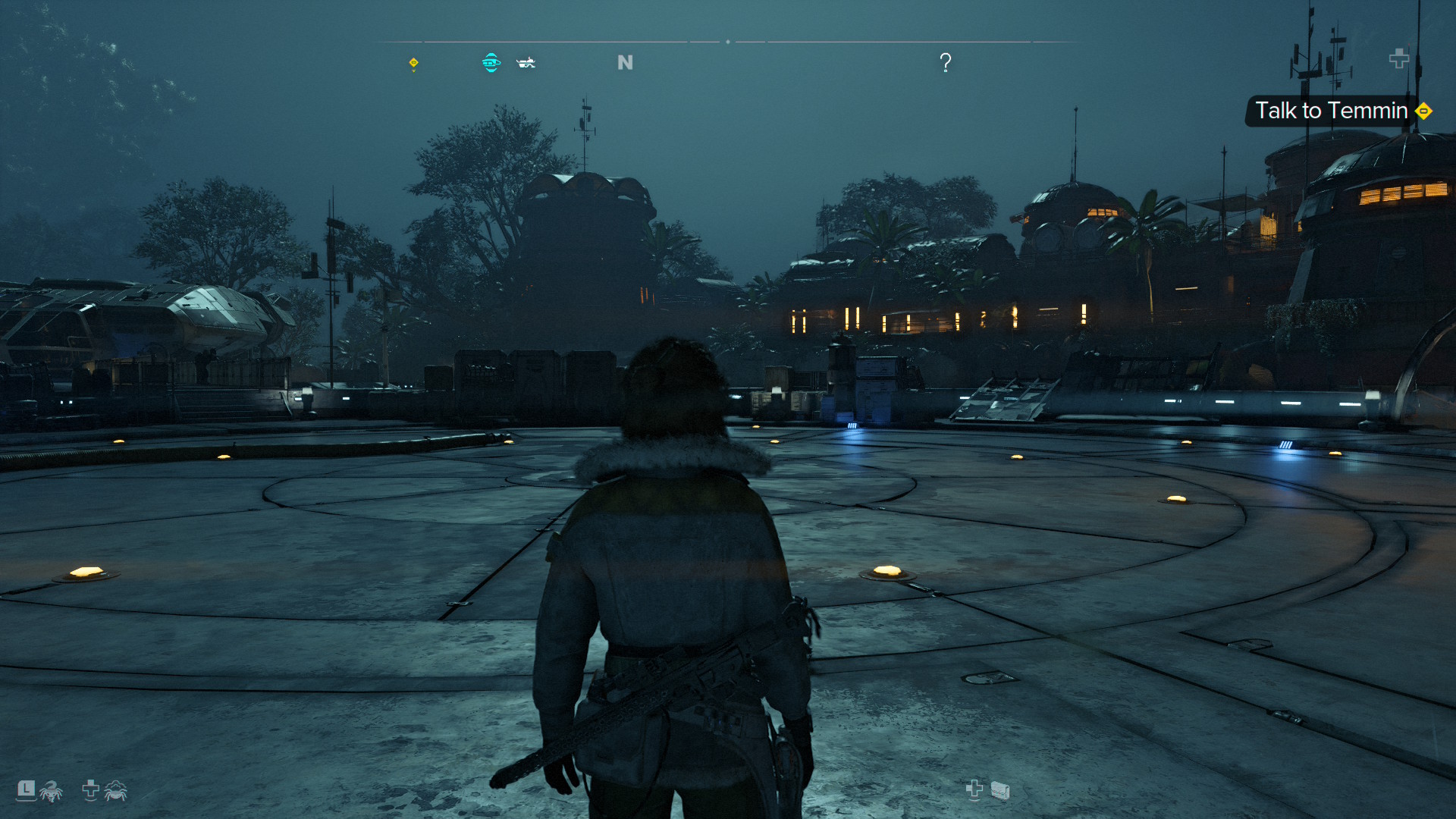Select the cyan ship marker on the compass
The height and width of the screenshot is (819, 1456).
(x=491, y=62)
